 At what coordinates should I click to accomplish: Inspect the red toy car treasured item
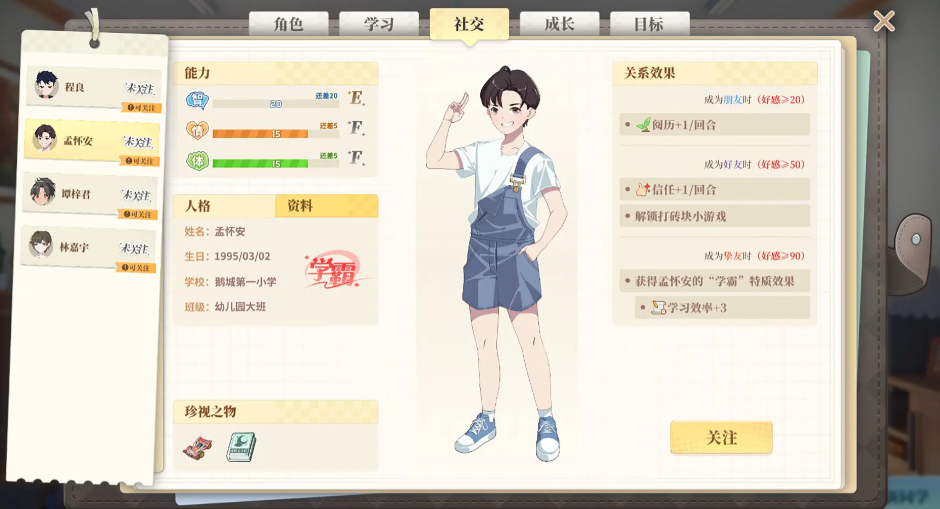[198, 447]
